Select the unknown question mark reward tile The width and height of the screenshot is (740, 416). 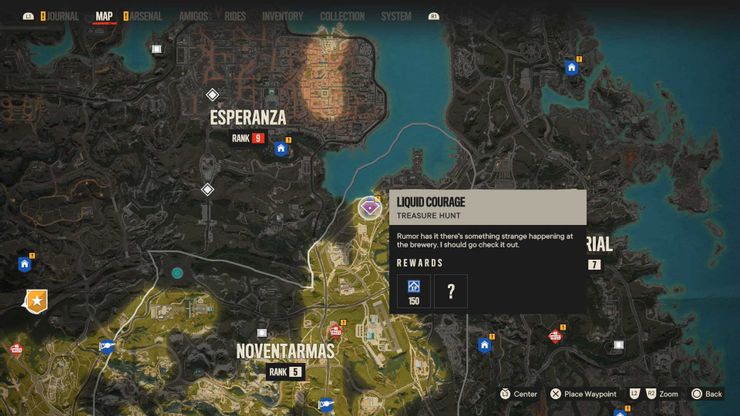[451, 292]
